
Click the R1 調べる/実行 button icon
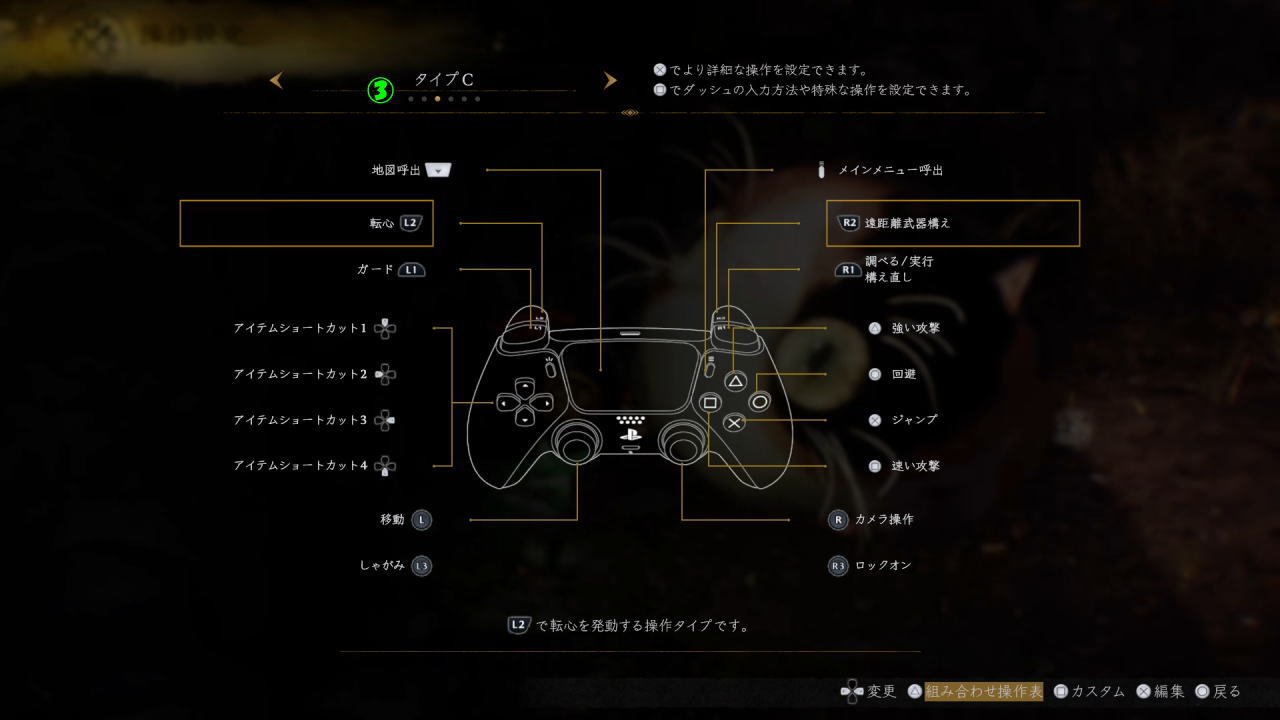coord(848,268)
